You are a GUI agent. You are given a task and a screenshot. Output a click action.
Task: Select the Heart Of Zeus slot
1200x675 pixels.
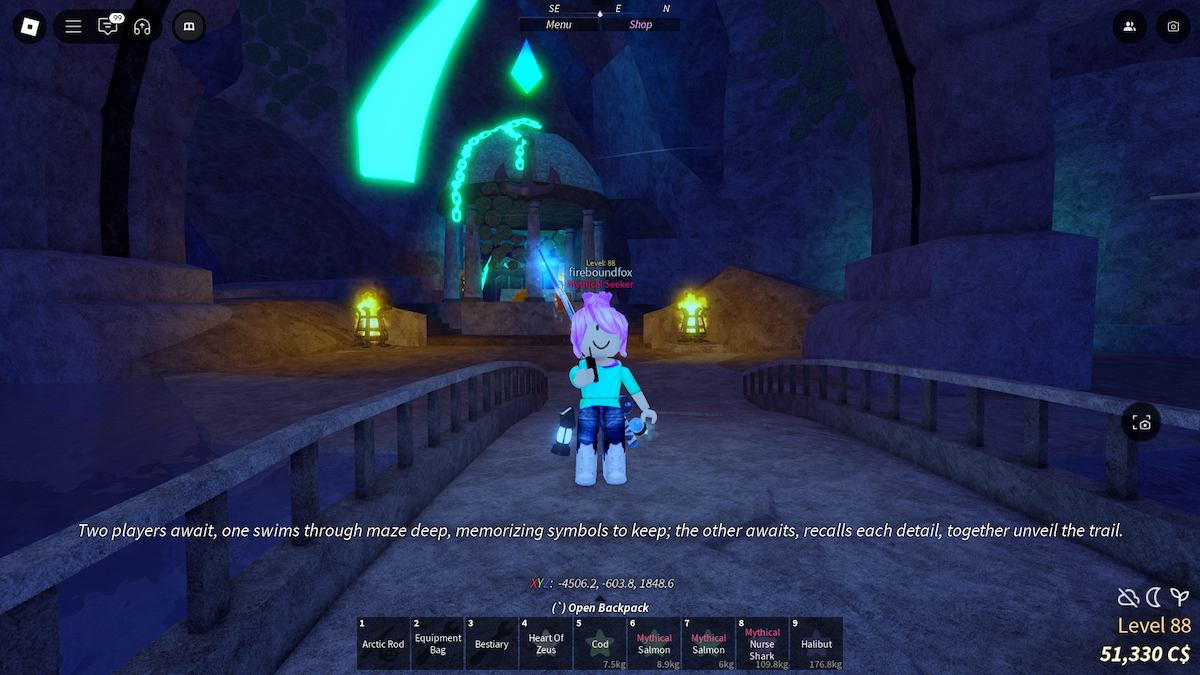pyautogui.click(x=546, y=643)
